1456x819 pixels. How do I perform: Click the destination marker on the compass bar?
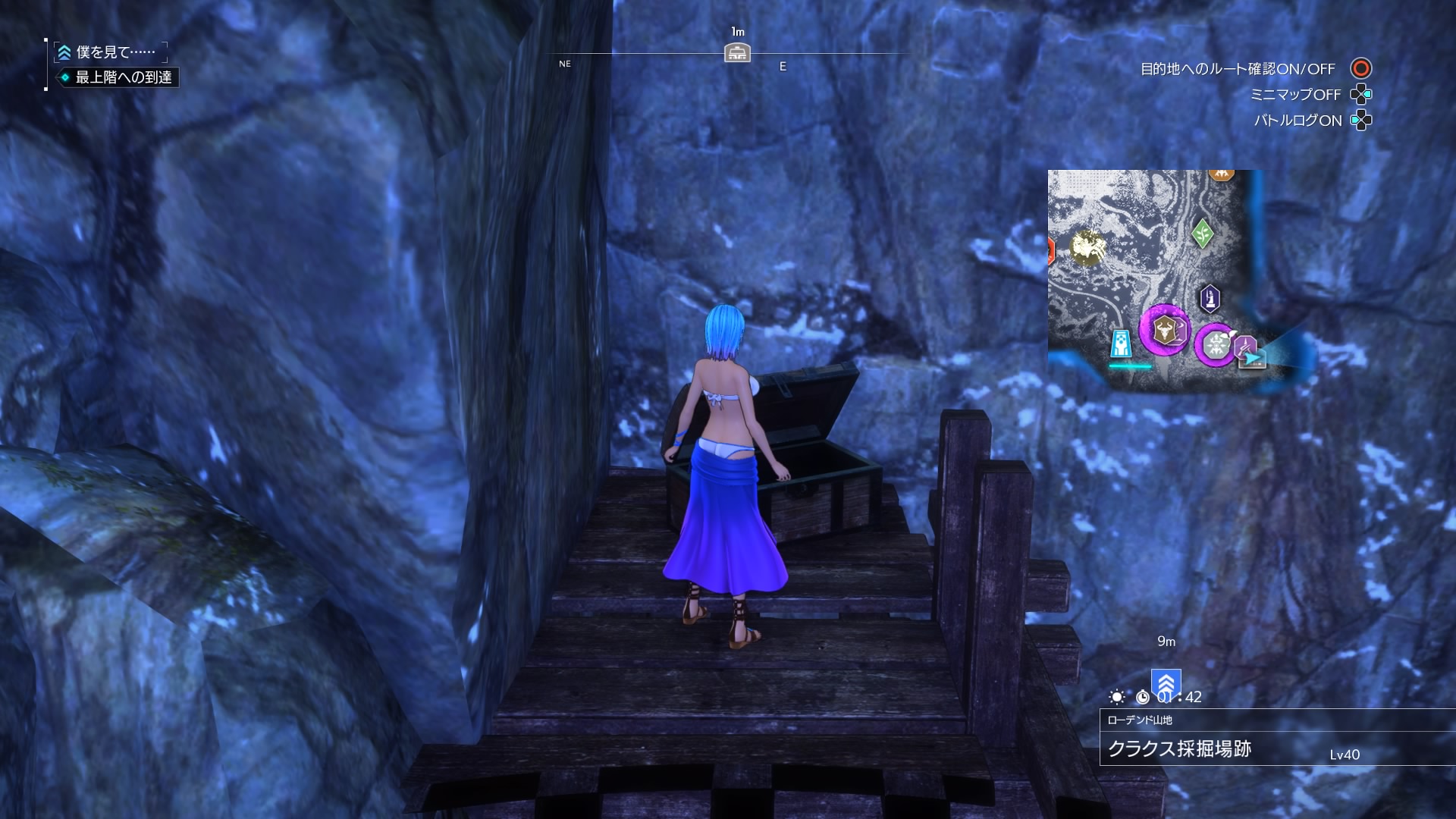click(x=737, y=53)
